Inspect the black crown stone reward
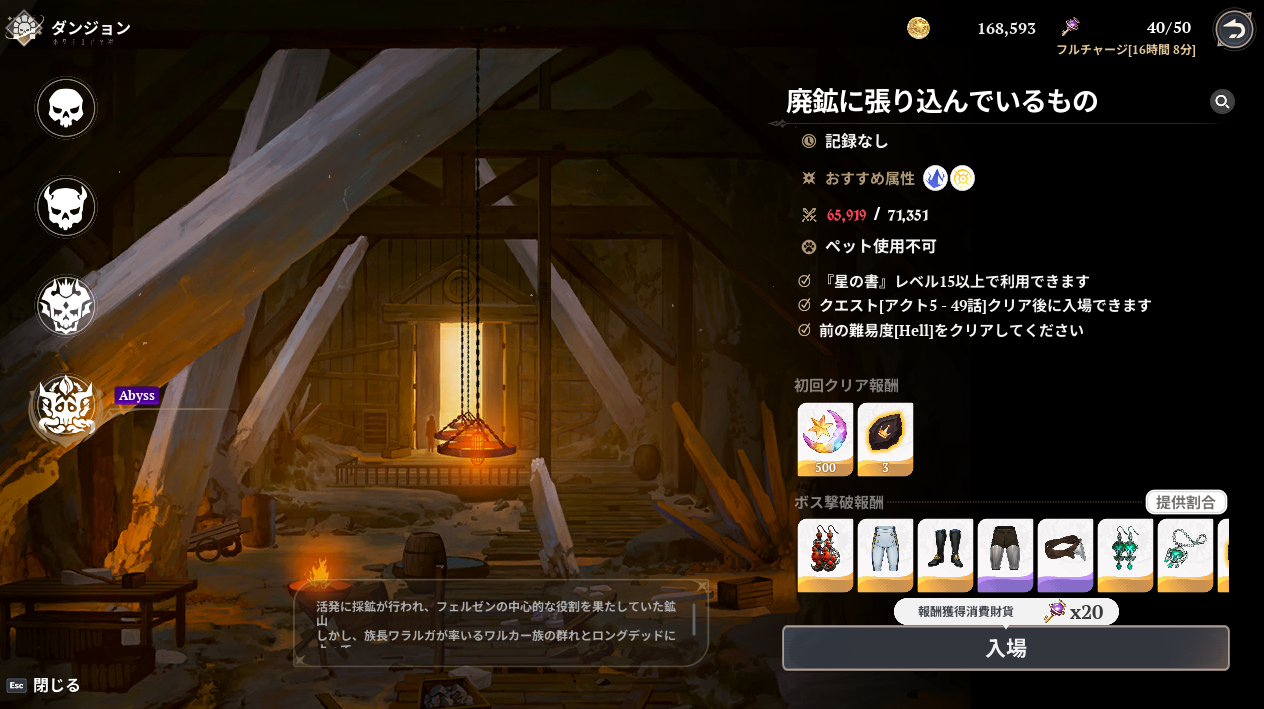Viewport: 1264px width, 709px height. 885,439
